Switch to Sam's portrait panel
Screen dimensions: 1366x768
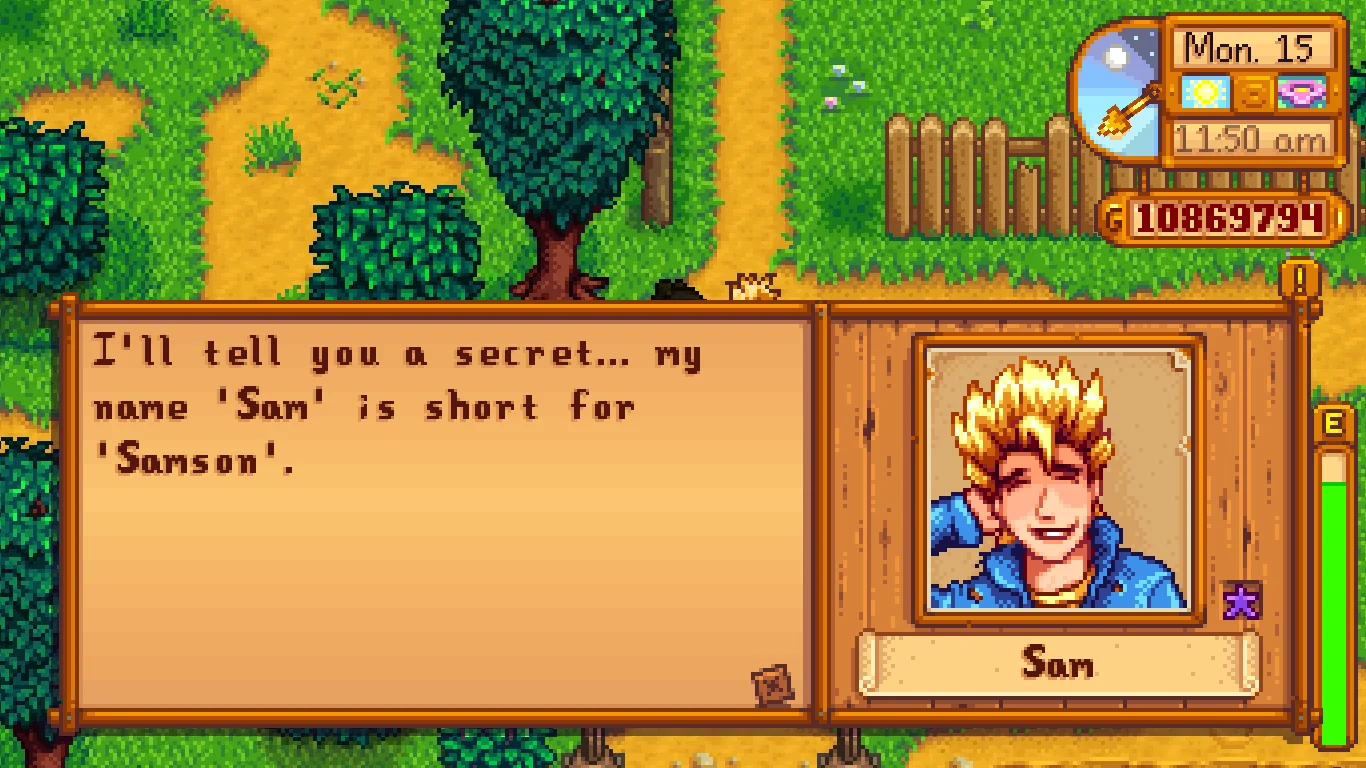[x=1055, y=480]
